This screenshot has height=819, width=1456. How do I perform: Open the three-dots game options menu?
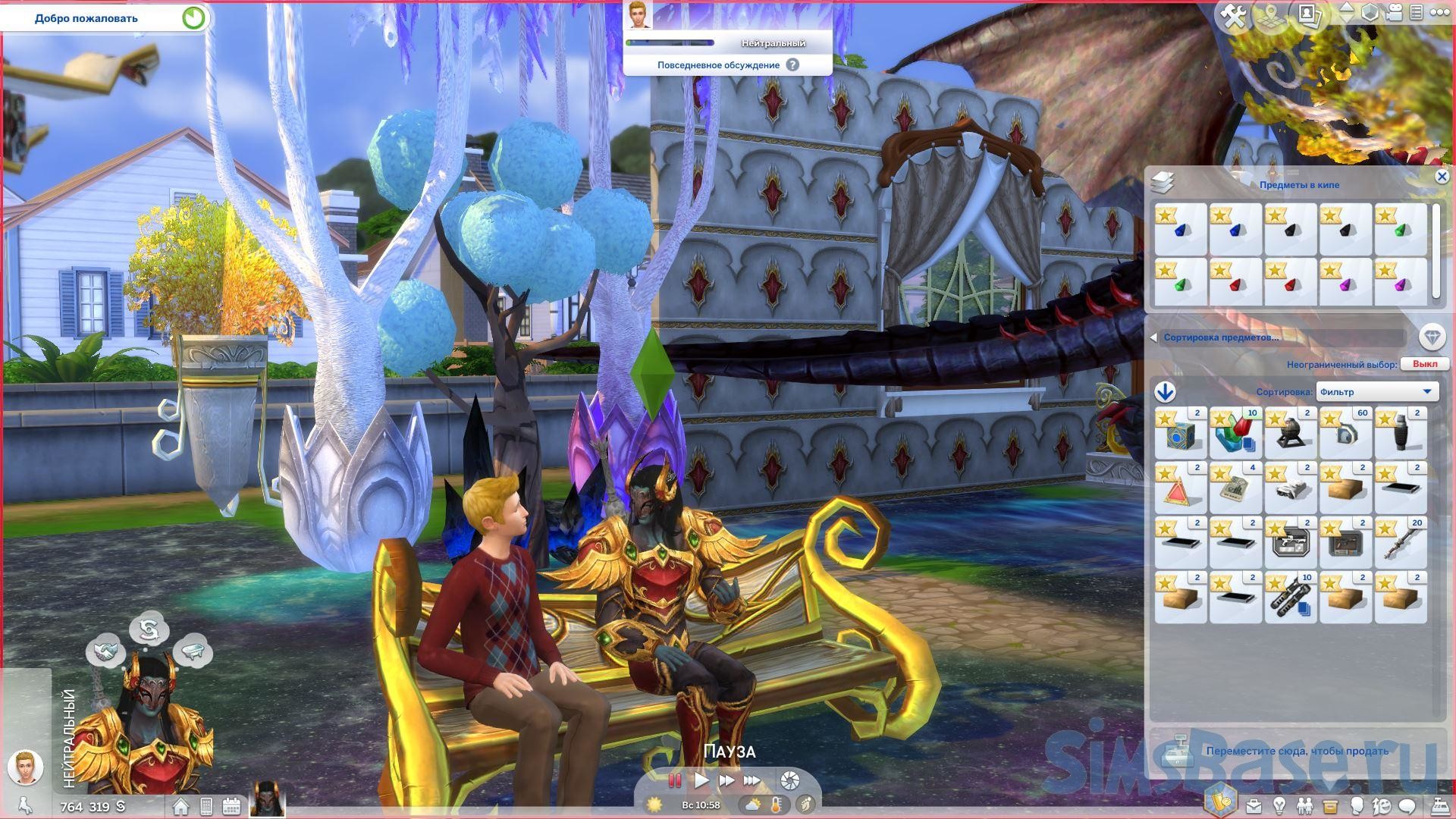click(1438, 13)
